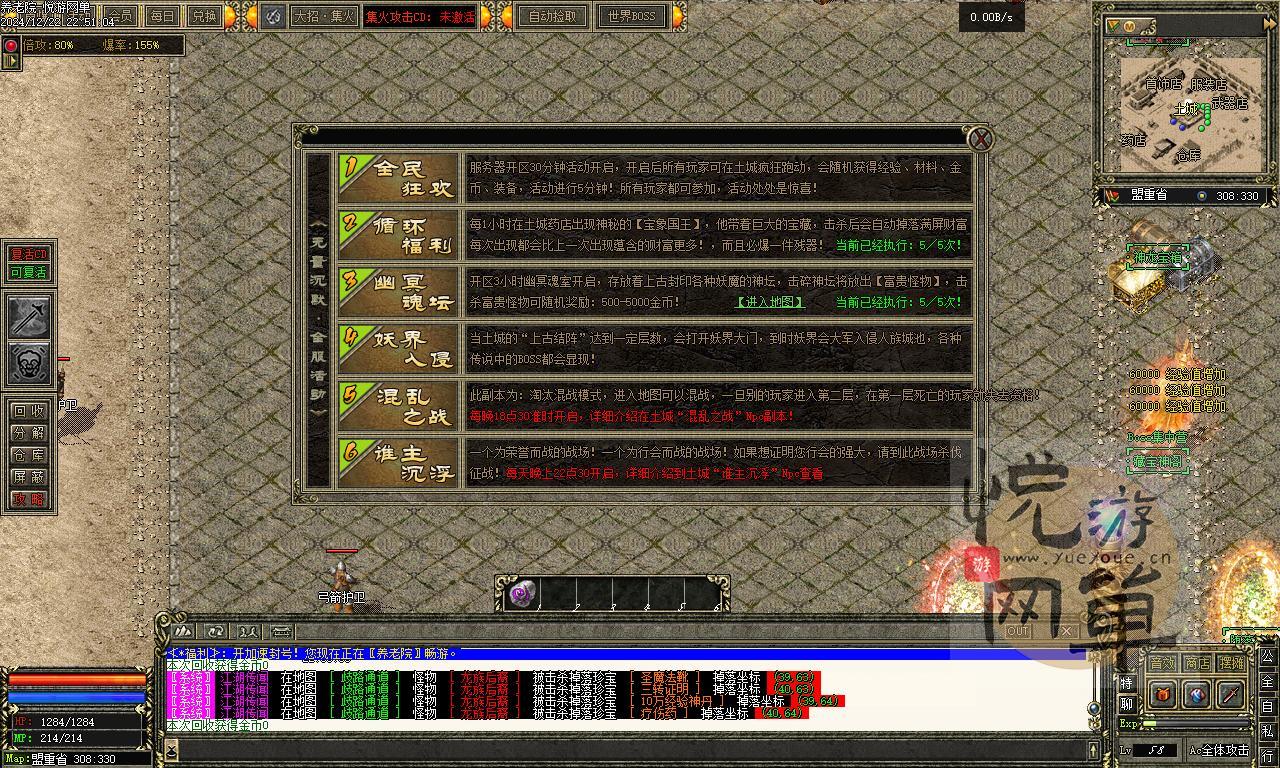Click the skull icon on left panel
Screen dimensions: 1280x768
click(30, 363)
